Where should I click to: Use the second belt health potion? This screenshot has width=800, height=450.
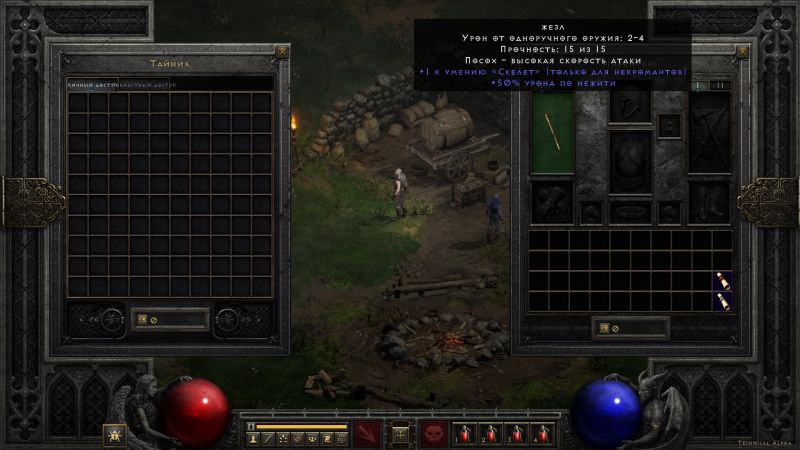tap(491, 434)
